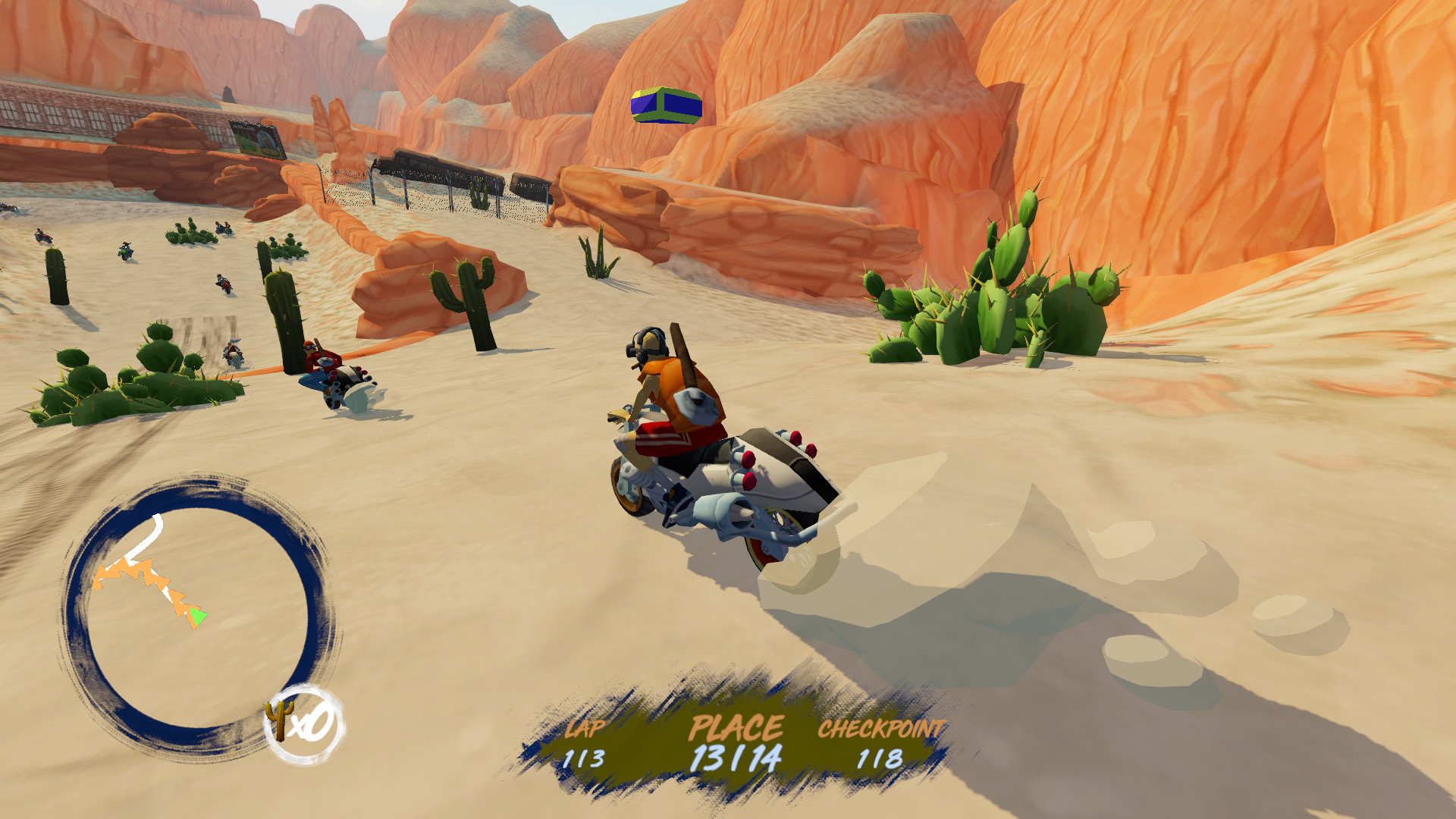Click the floating green power-up box
The width and height of the screenshot is (1456, 819).
[664, 106]
